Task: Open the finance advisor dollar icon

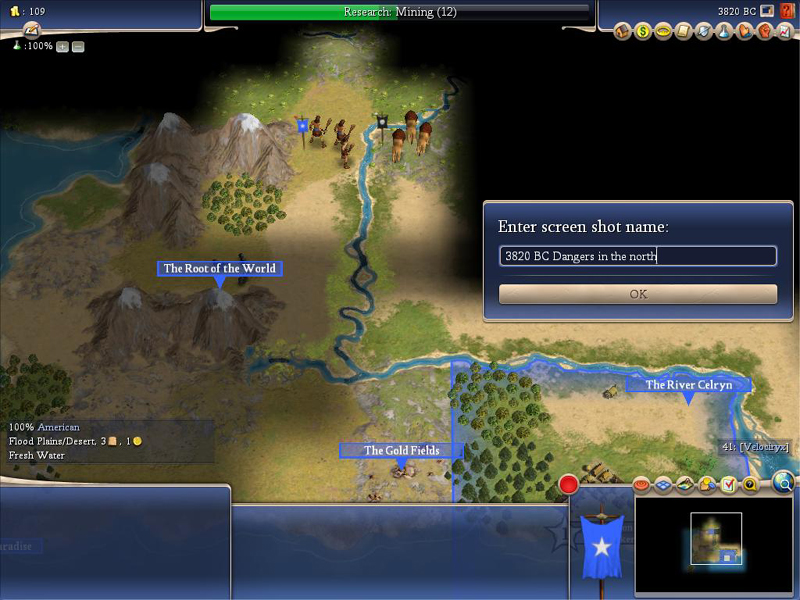Action: click(x=643, y=32)
